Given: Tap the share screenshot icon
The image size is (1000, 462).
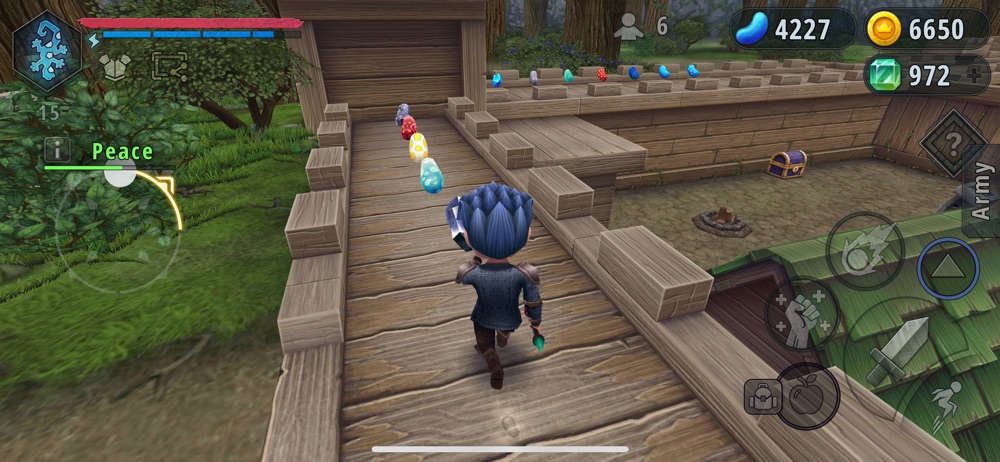Looking at the screenshot, I should coord(169,66).
